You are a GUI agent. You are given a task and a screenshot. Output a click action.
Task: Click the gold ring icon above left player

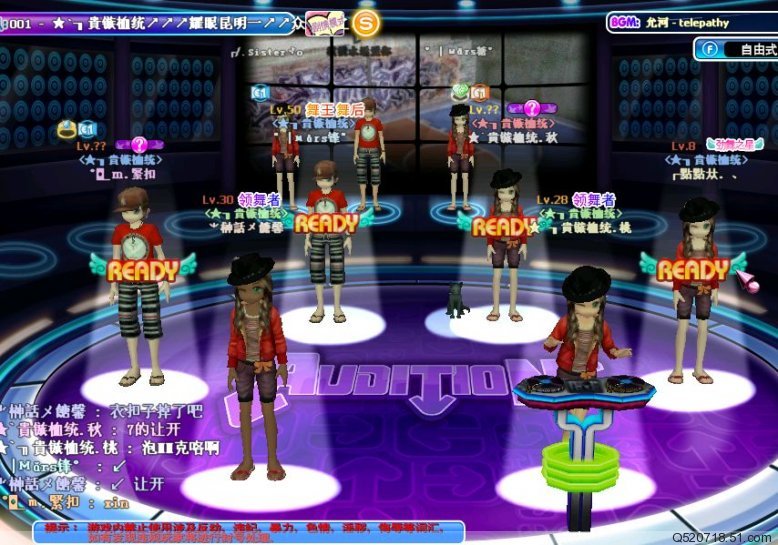pos(67,129)
